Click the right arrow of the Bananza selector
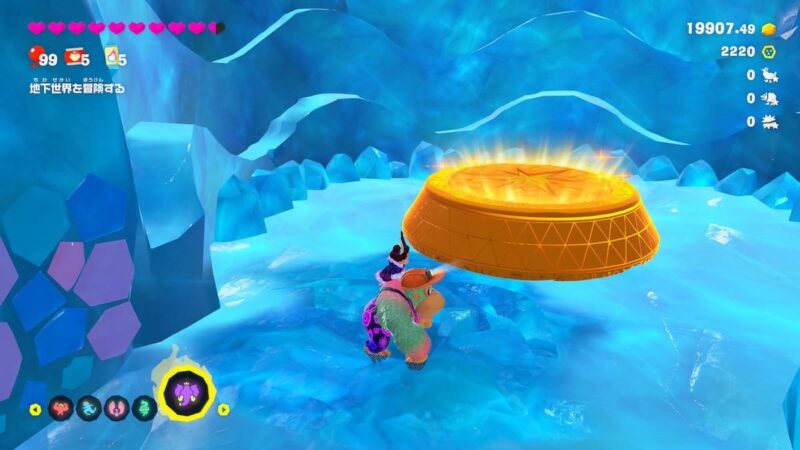The height and width of the screenshot is (450, 800). (x=224, y=409)
